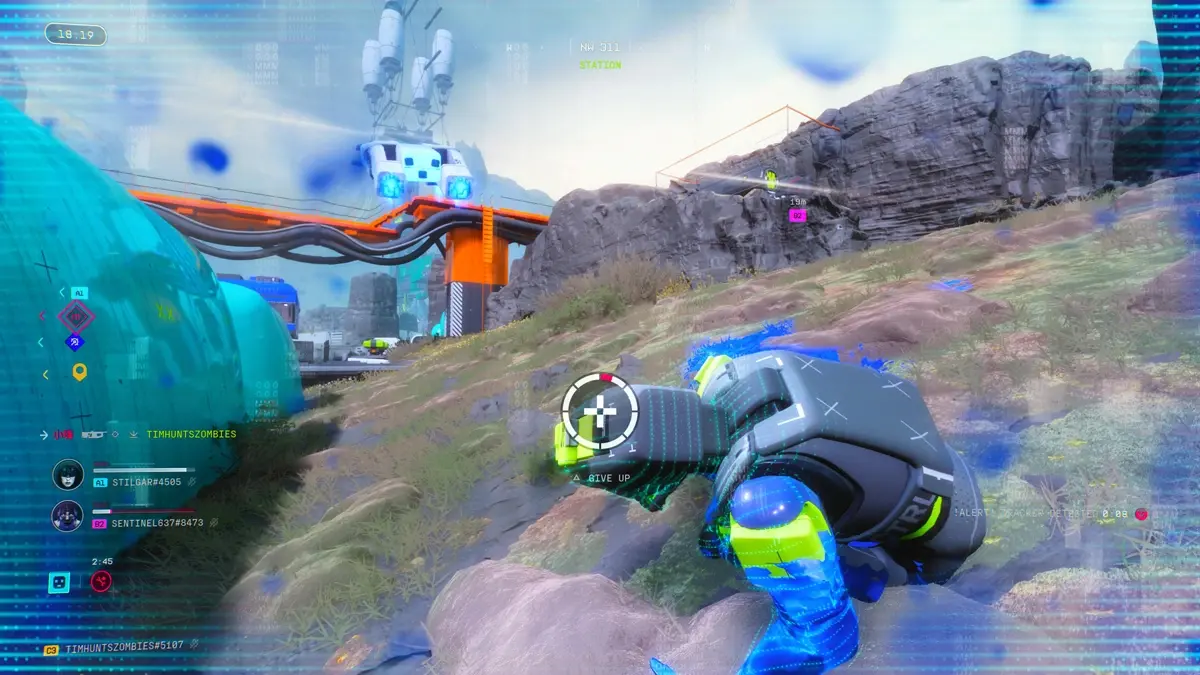Select the yellow location pin marker
Image resolution: width=1200 pixels, height=675 pixels.
tap(79, 372)
